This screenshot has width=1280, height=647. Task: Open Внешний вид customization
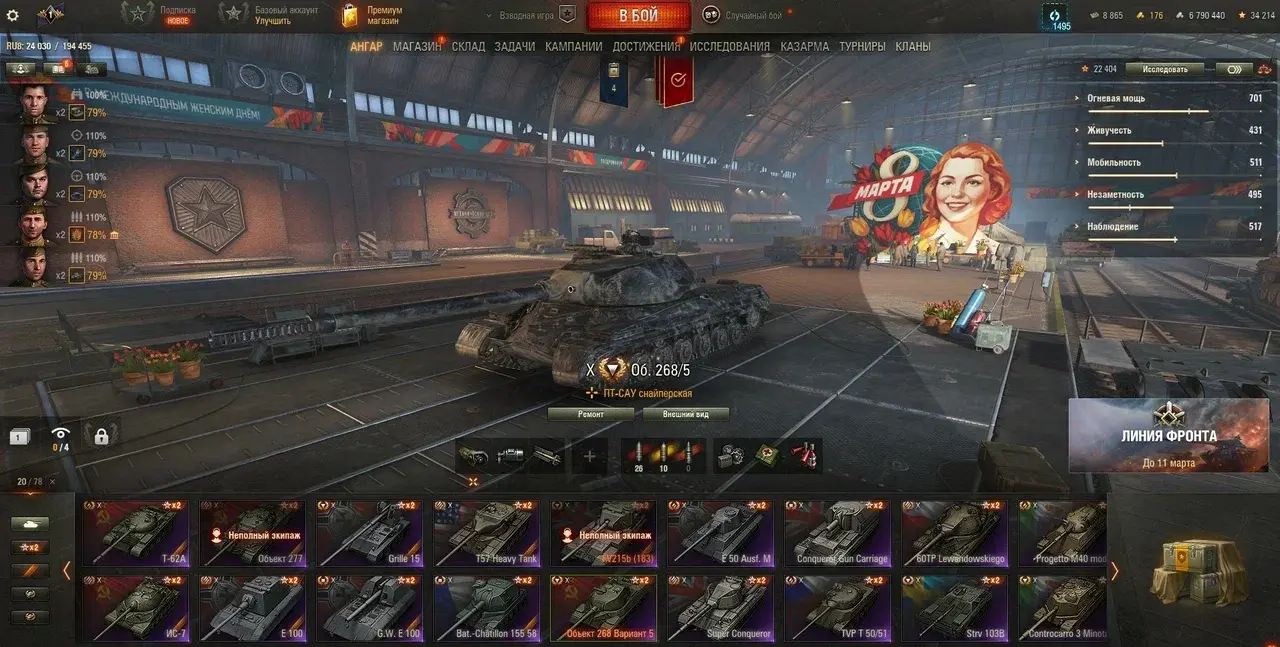(x=685, y=414)
